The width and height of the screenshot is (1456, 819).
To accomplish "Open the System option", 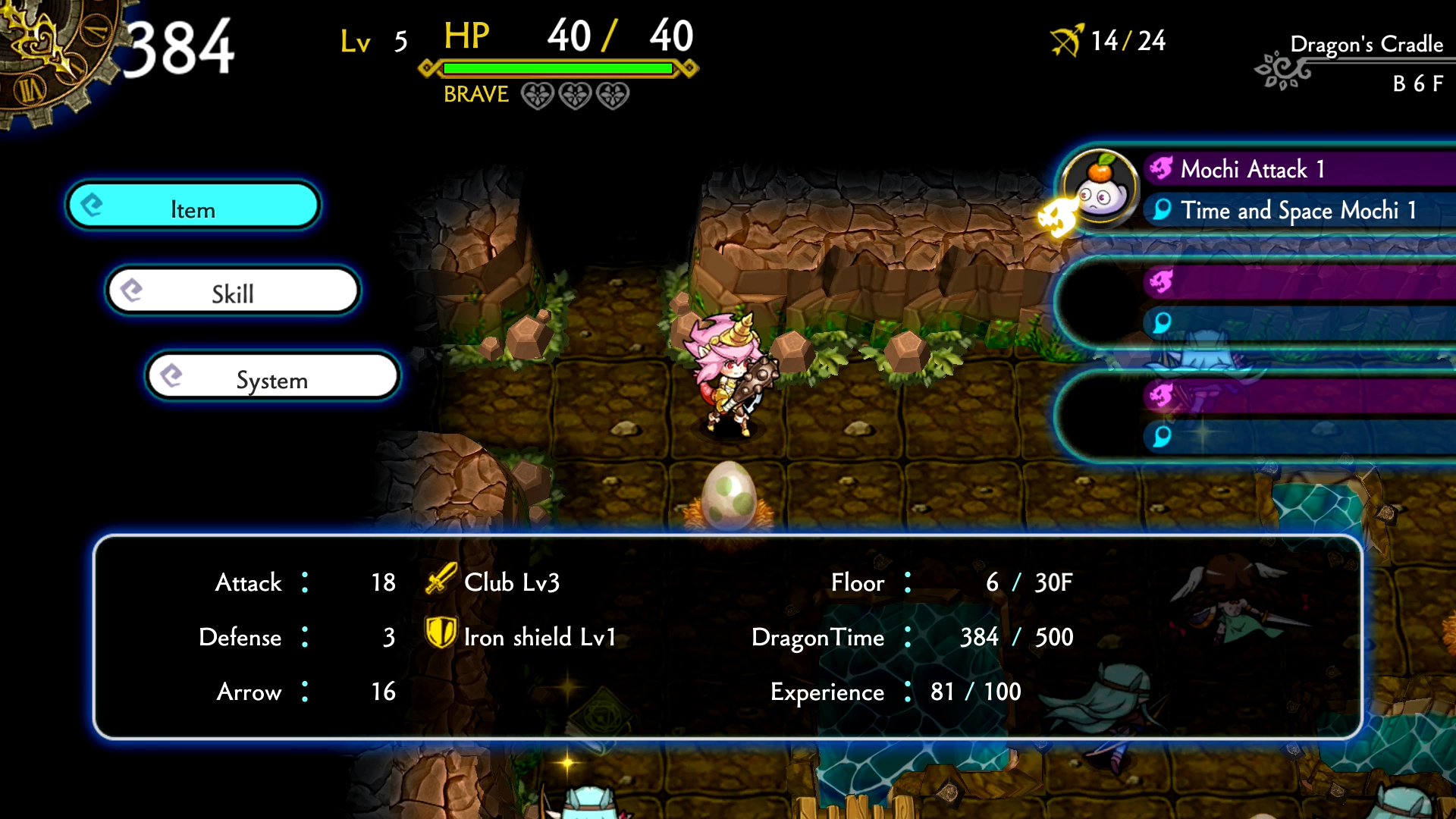I will (271, 377).
